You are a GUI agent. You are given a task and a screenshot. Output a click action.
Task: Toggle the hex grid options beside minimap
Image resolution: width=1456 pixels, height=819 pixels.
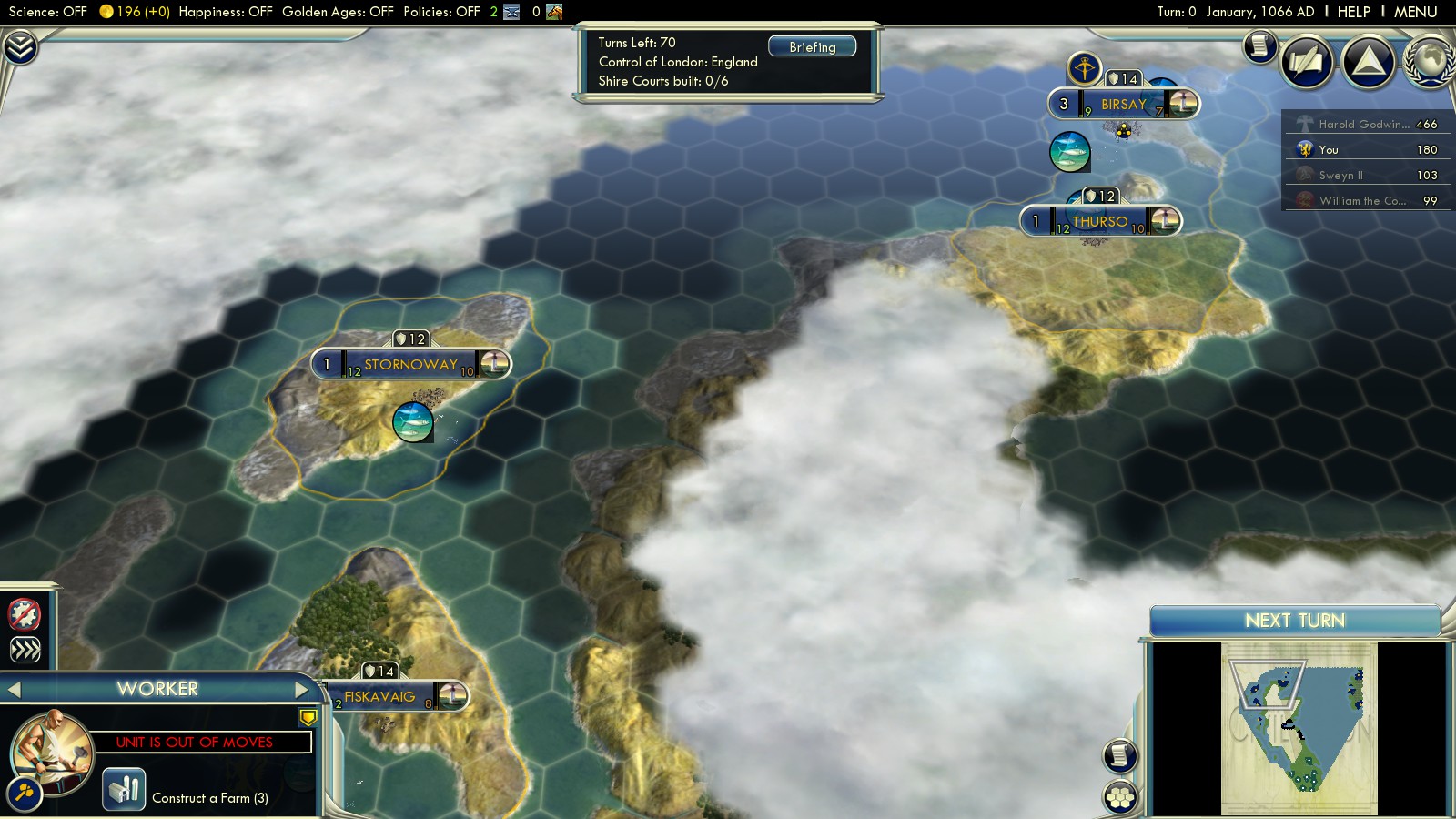[1120, 797]
